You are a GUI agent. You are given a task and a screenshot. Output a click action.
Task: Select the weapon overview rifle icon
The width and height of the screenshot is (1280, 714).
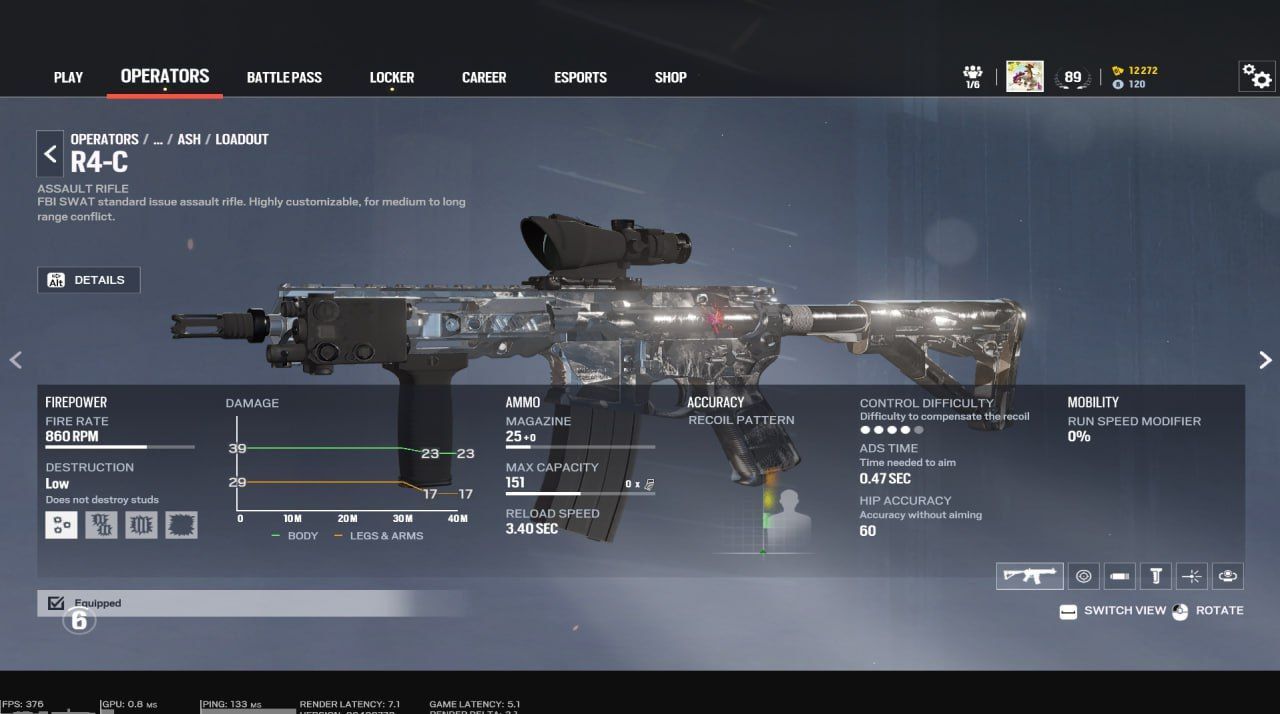(x=1029, y=575)
